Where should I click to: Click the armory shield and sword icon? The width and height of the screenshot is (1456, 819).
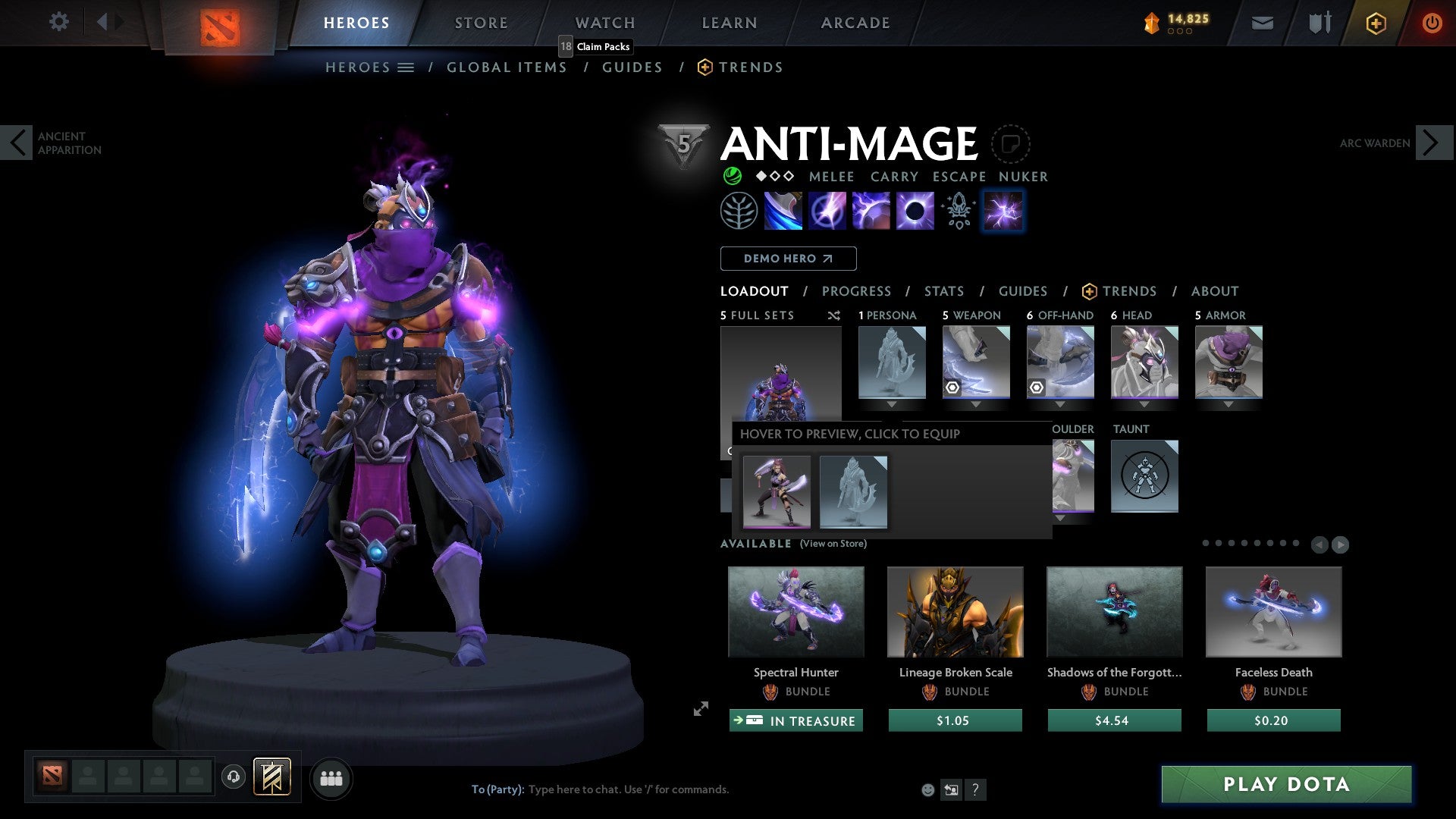[1319, 23]
